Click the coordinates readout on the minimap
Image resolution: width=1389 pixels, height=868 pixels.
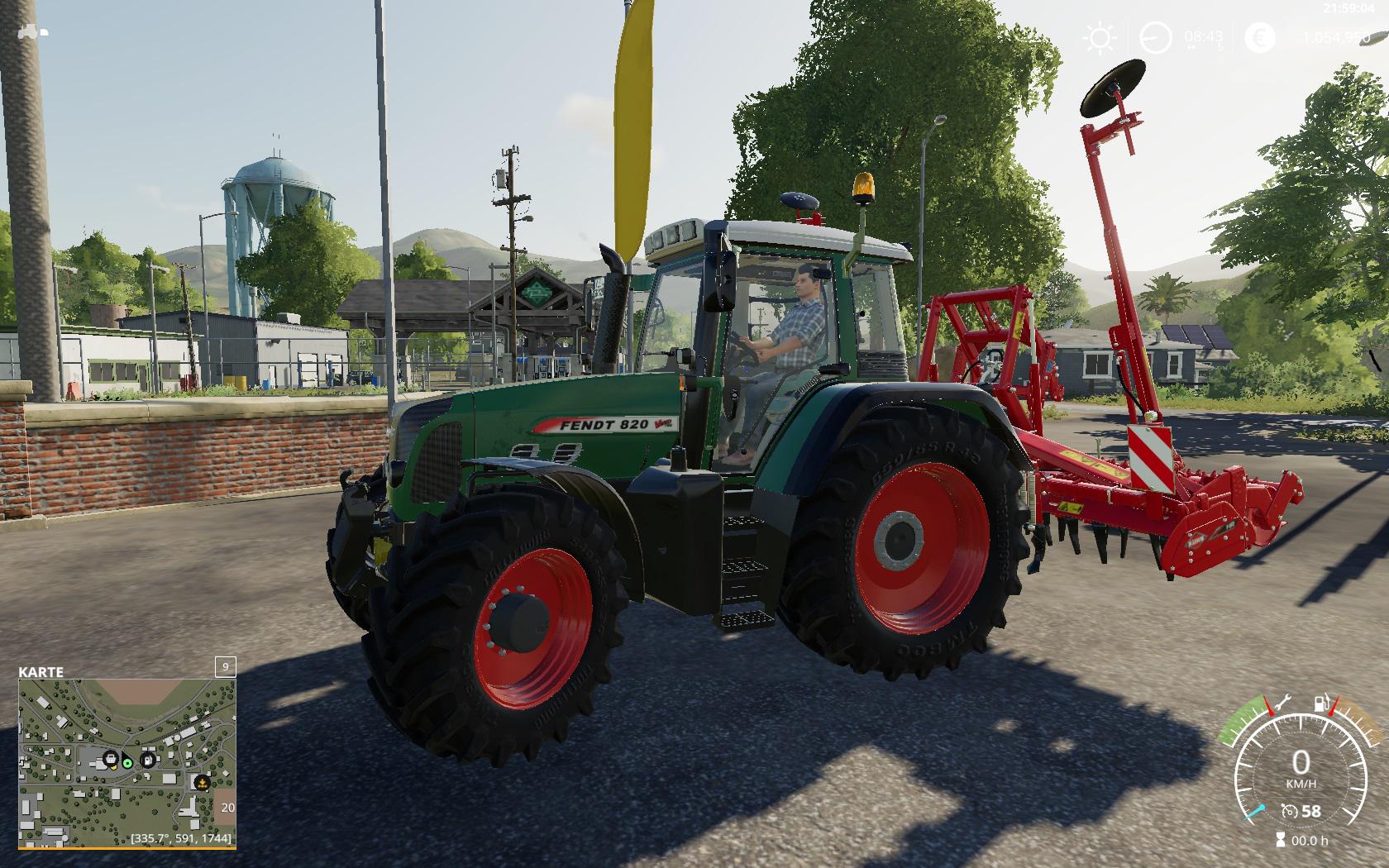pos(182,838)
